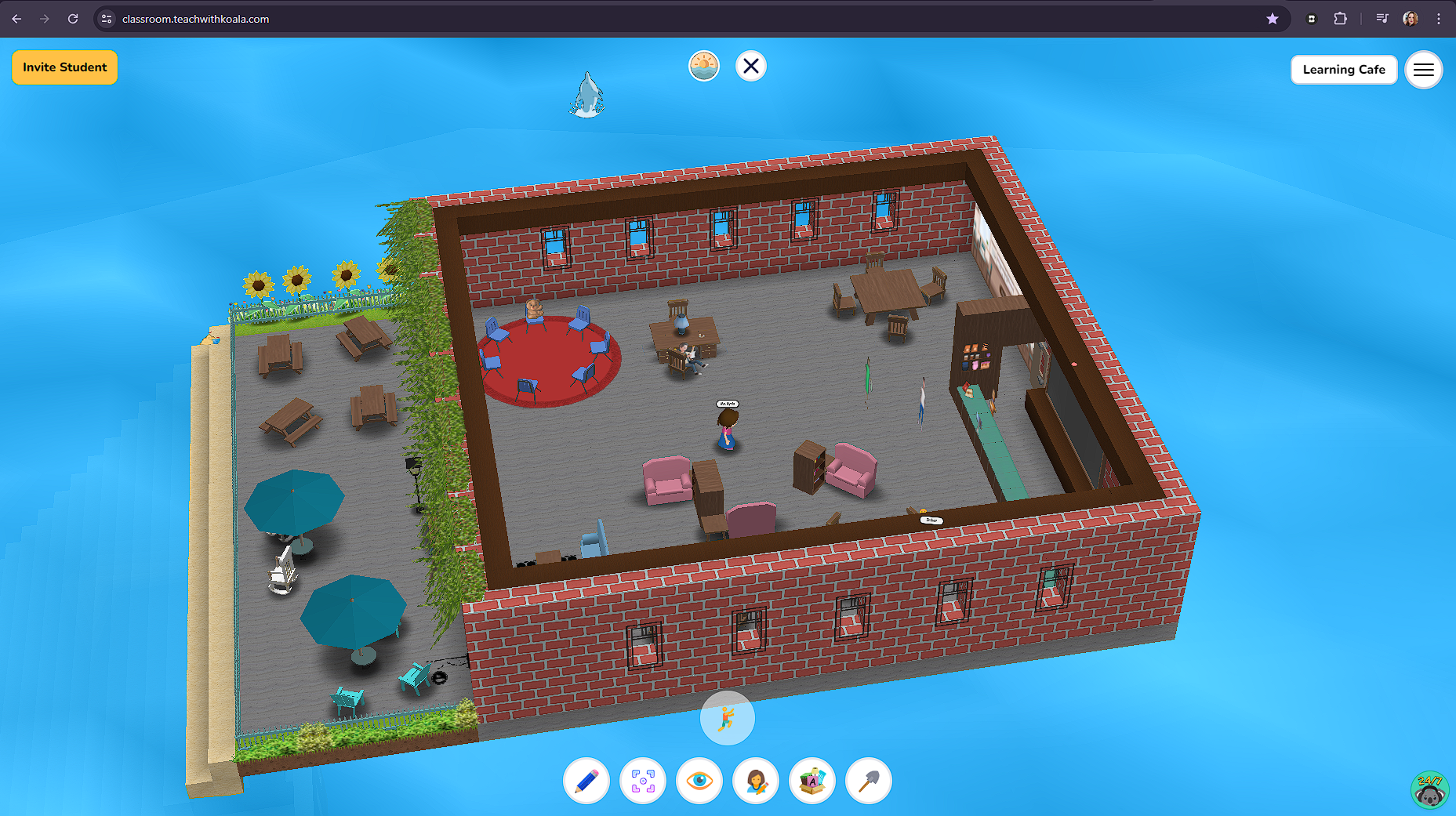Click the recenter view icon
Image resolution: width=1456 pixels, height=816 pixels.
[x=643, y=781]
